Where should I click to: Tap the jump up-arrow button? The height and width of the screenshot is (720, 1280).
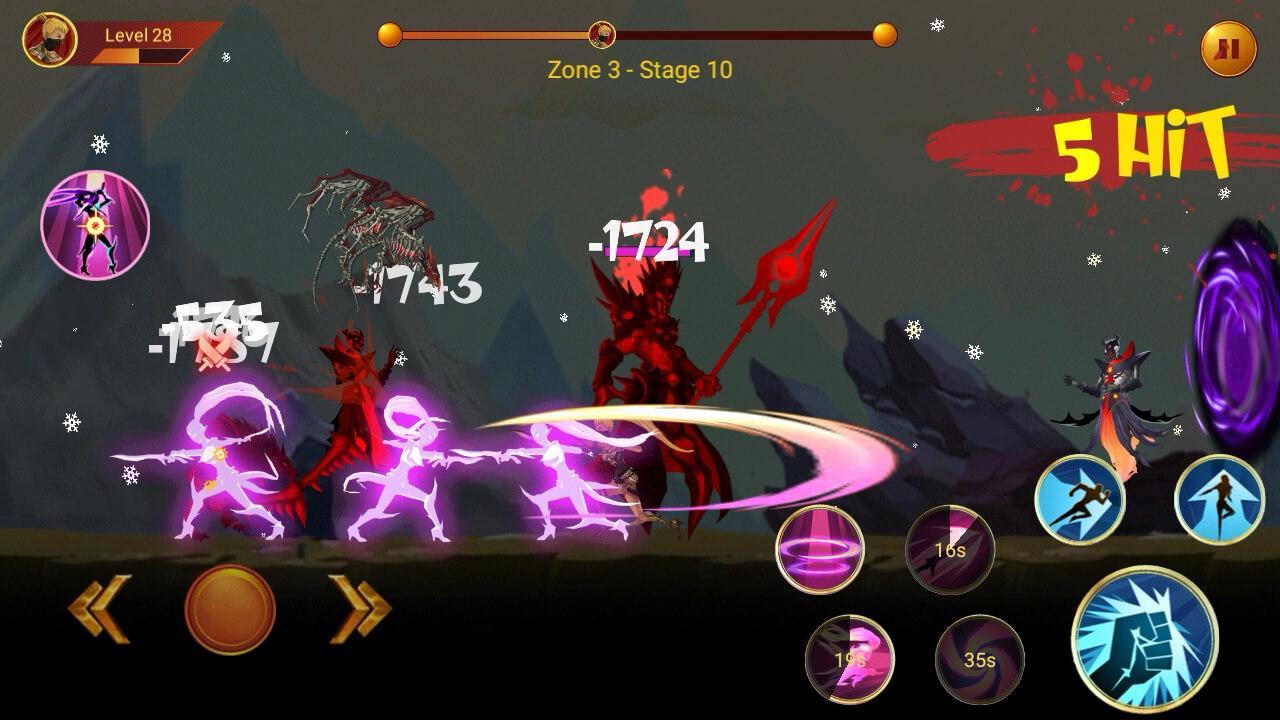1218,500
